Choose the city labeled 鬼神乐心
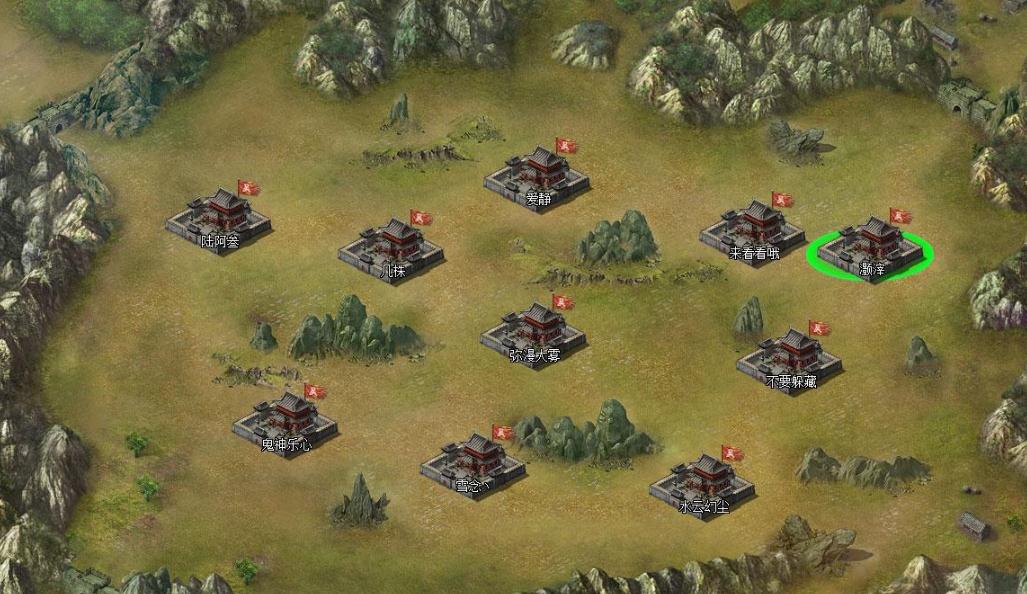The height and width of the screenshot is (594, 1027). tap(285, 422)
